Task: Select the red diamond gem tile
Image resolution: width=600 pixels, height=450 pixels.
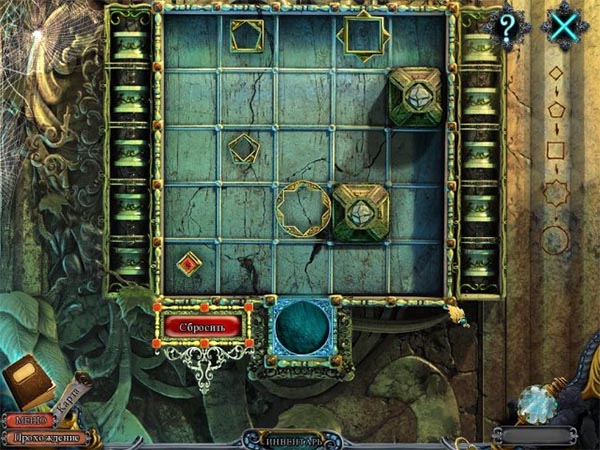Action: pos(189,264)
